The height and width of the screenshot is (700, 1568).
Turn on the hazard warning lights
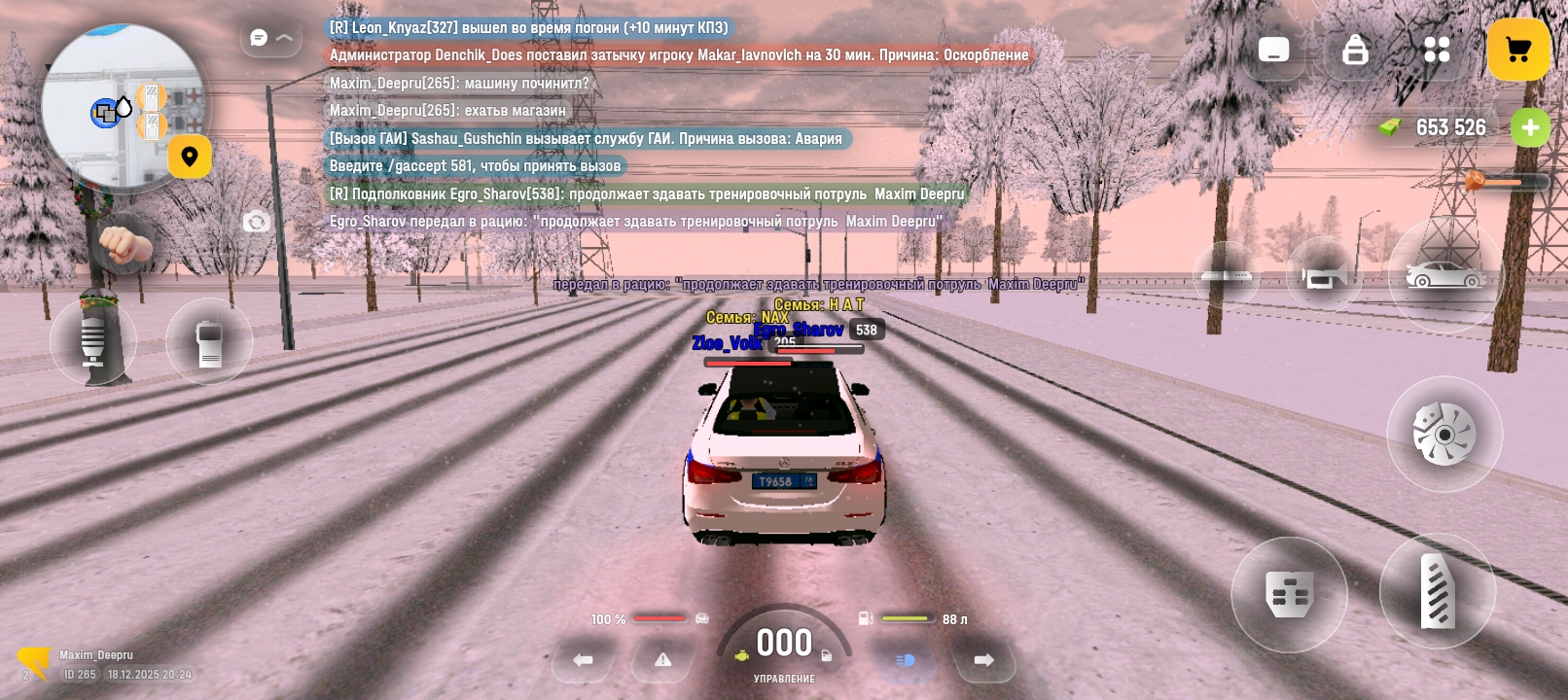click(663, 660)
